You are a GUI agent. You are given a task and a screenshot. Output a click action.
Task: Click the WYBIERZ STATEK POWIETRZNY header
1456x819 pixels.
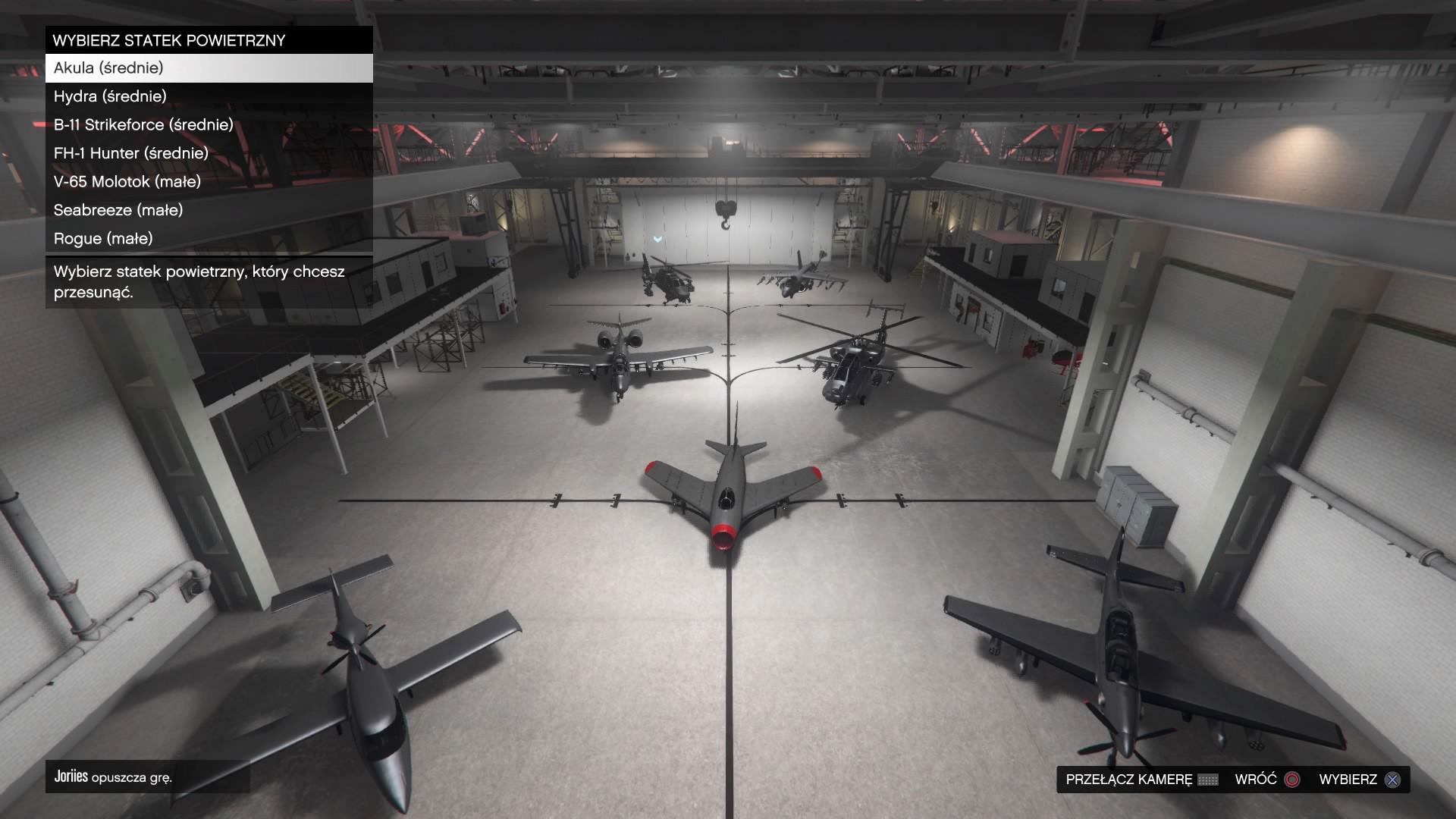[x=168, y=39]
